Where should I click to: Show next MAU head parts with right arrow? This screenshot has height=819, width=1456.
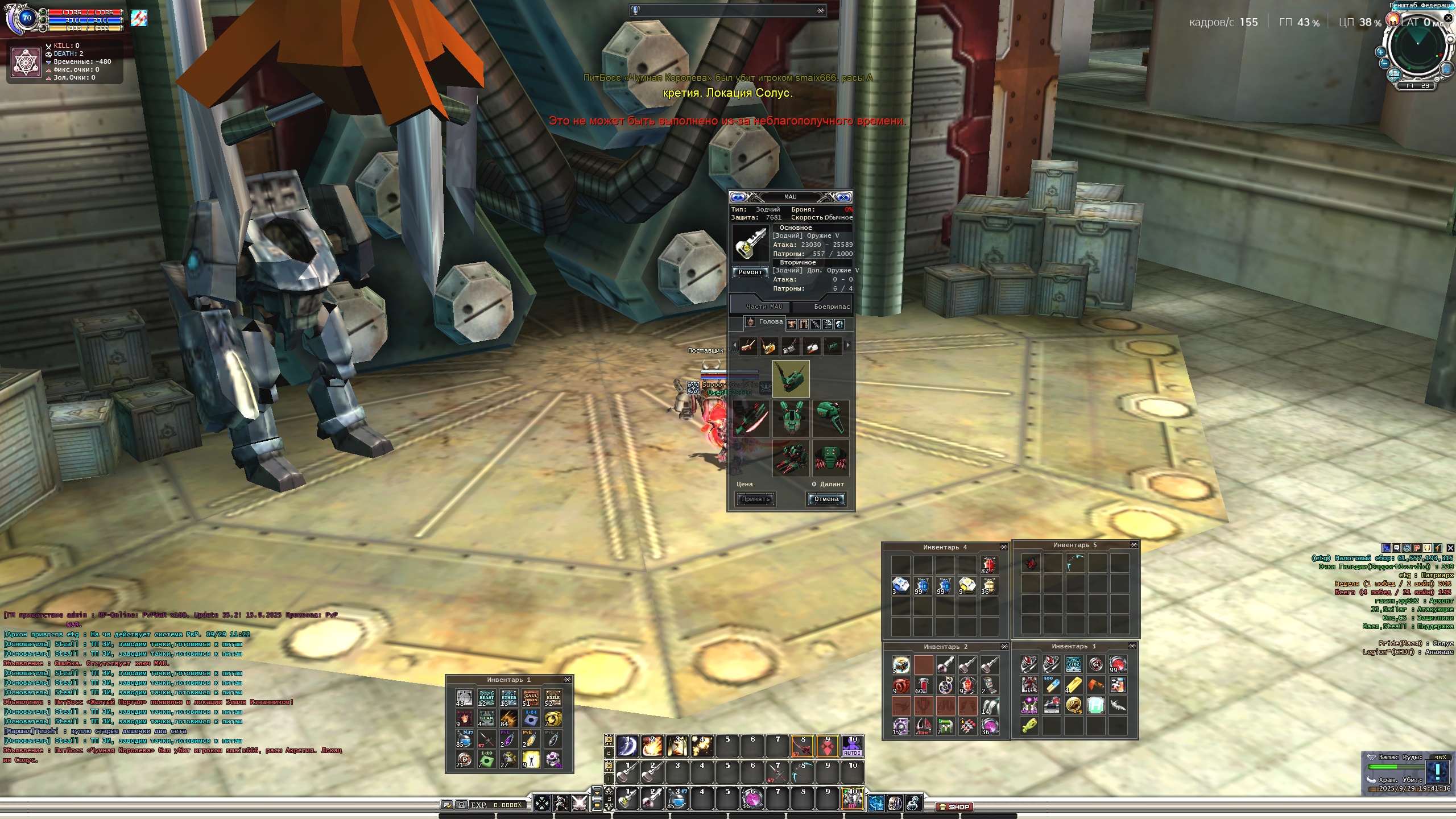pyautogui.click(x=848, y=345)
